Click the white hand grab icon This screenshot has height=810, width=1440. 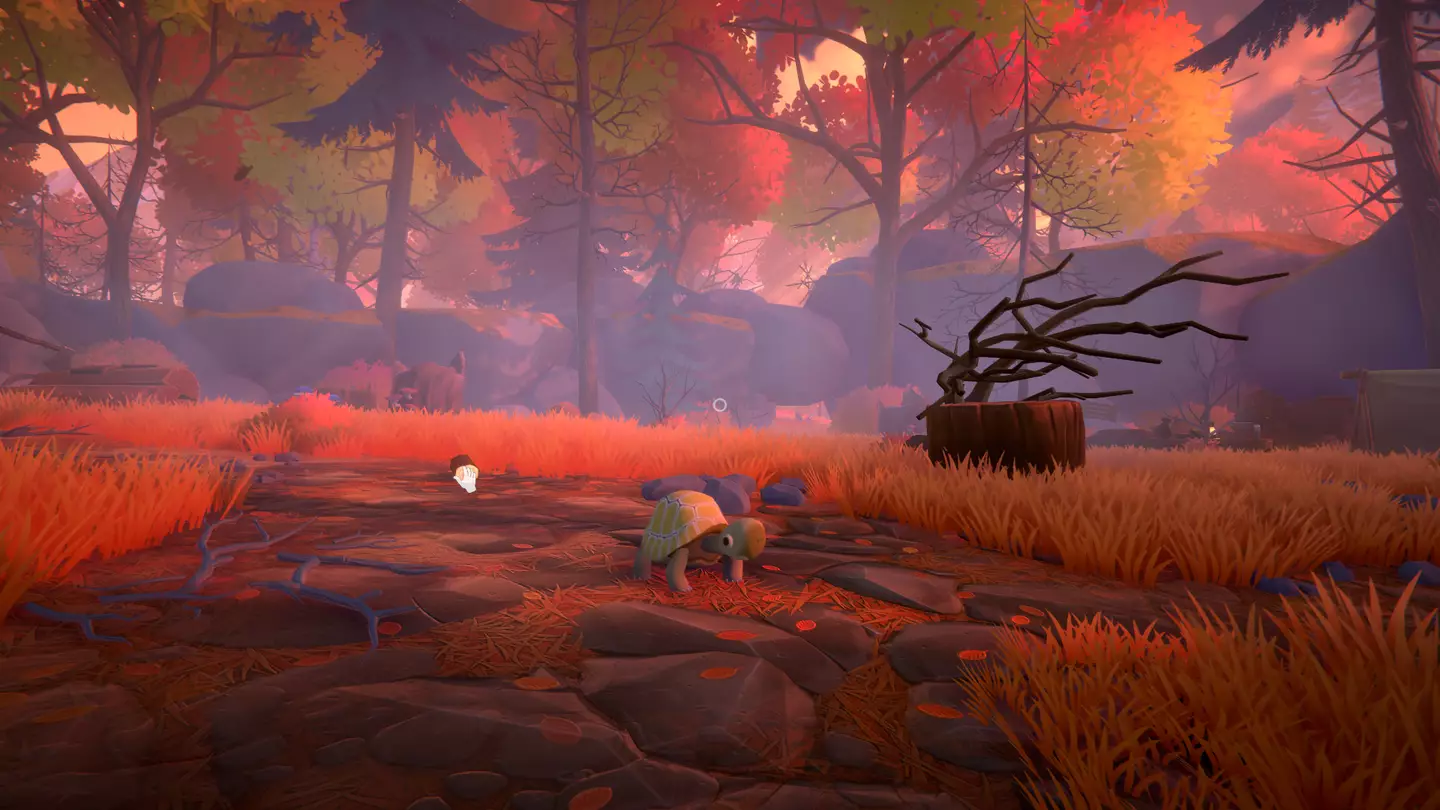(x=467, y=480)
